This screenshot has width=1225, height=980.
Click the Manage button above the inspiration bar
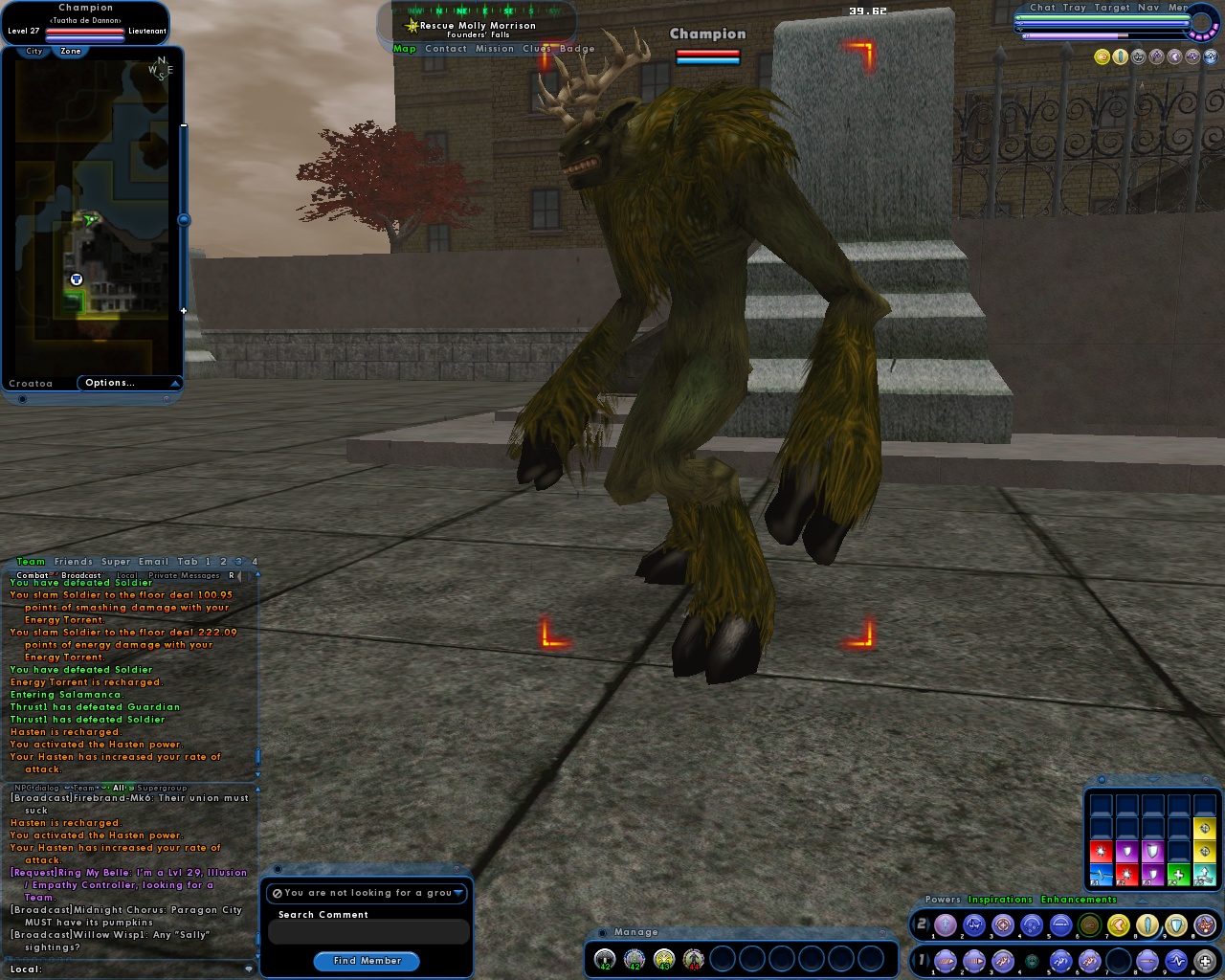pyautogui.click(x=636, y=931)
